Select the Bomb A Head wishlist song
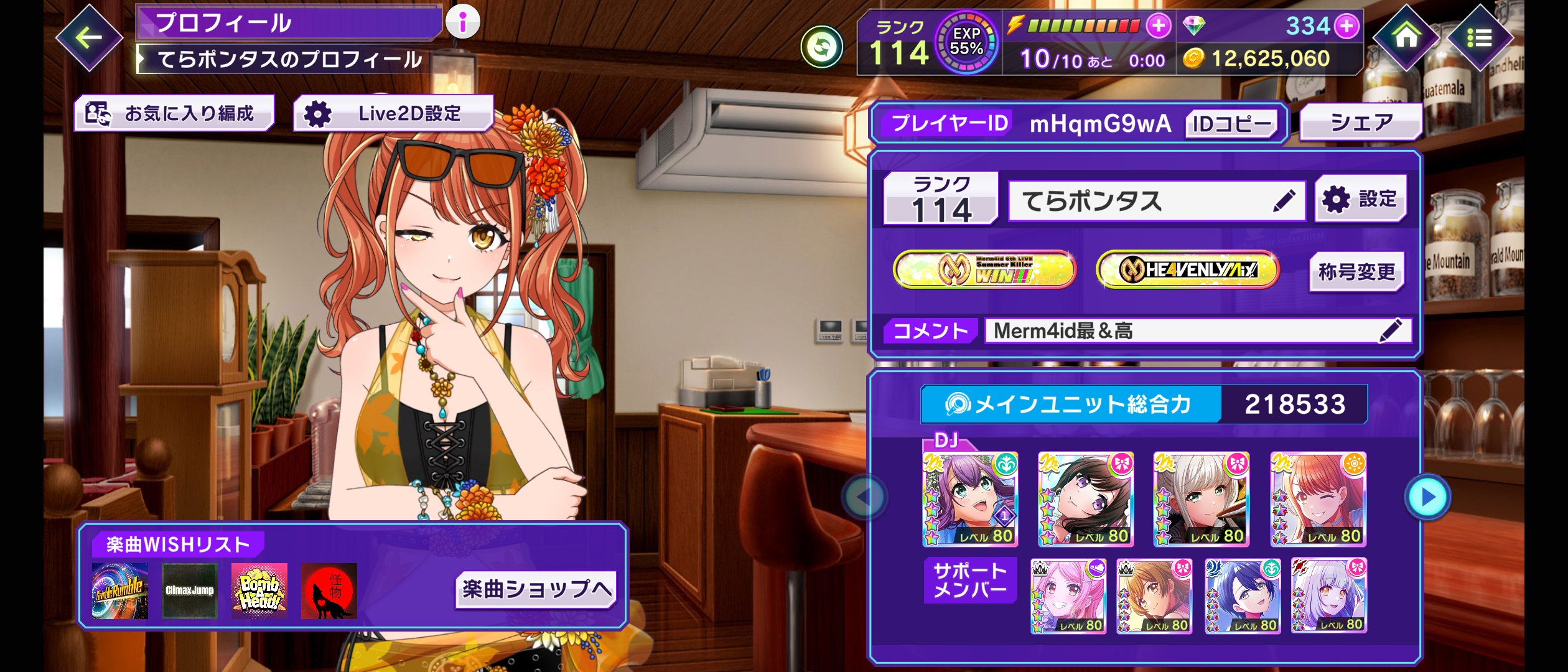Screen dimensions: 1568x672 tap(259, 591)
